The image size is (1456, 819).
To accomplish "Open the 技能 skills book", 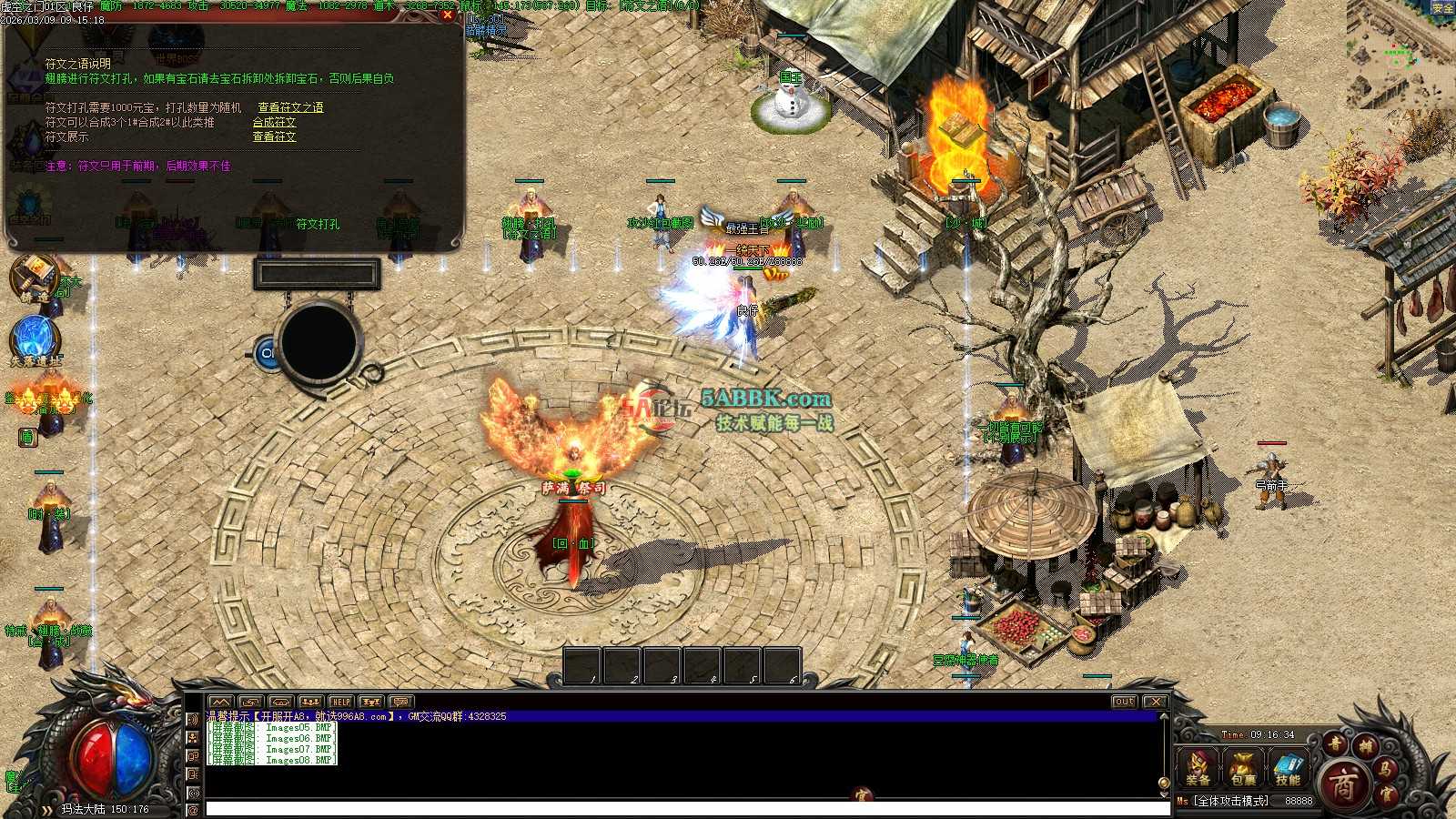I will 1288,768.
